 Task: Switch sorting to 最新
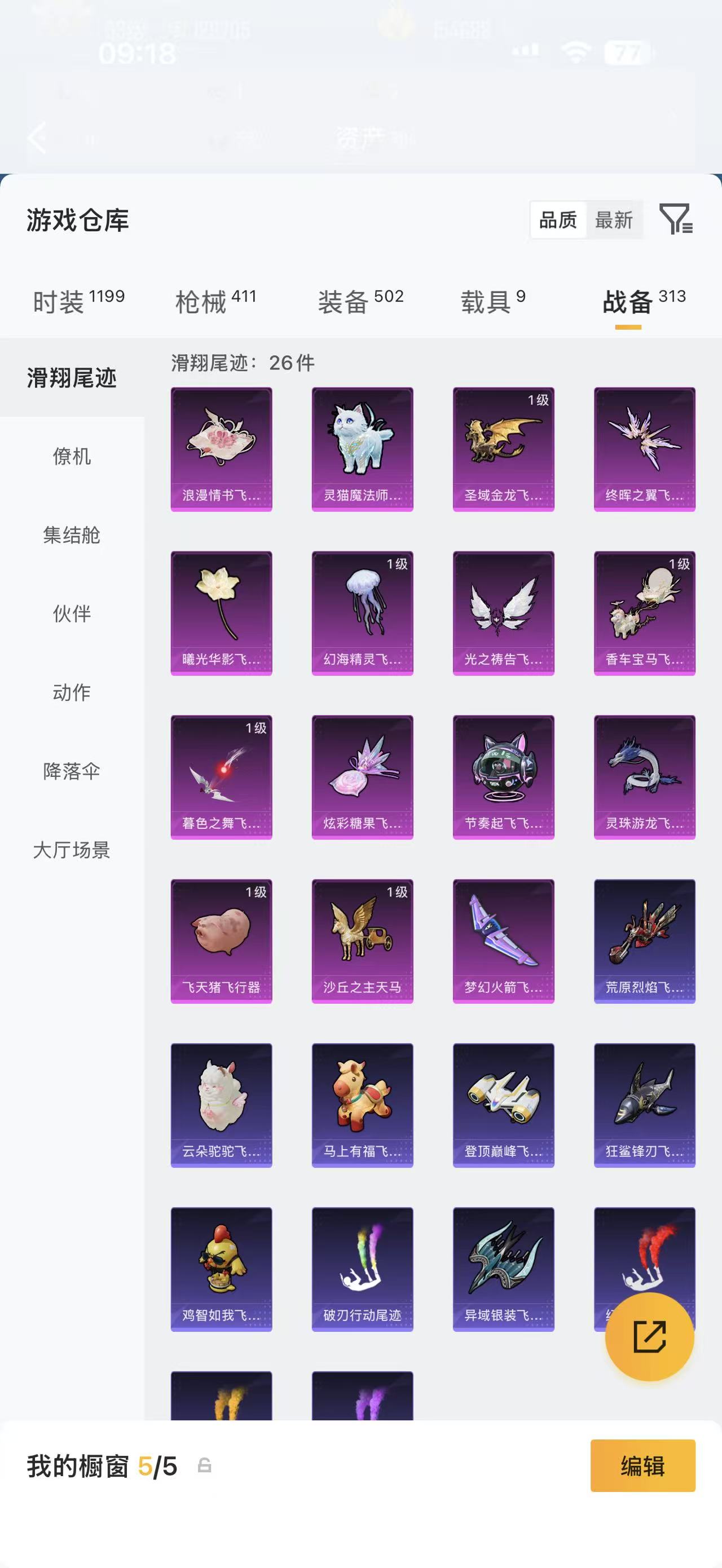tap(614, 220)
